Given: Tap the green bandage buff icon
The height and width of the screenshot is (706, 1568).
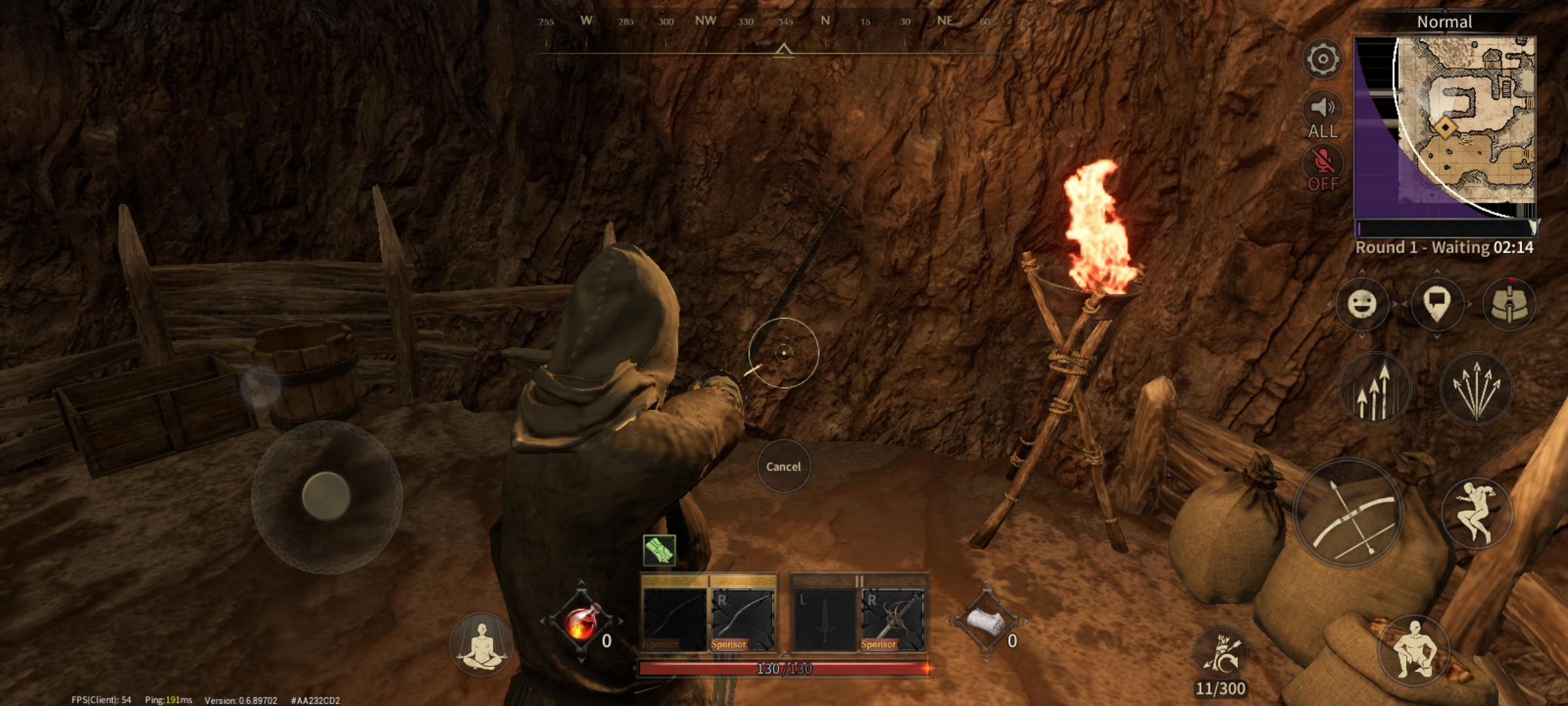Looking at the screenshot, I should 659,550.
